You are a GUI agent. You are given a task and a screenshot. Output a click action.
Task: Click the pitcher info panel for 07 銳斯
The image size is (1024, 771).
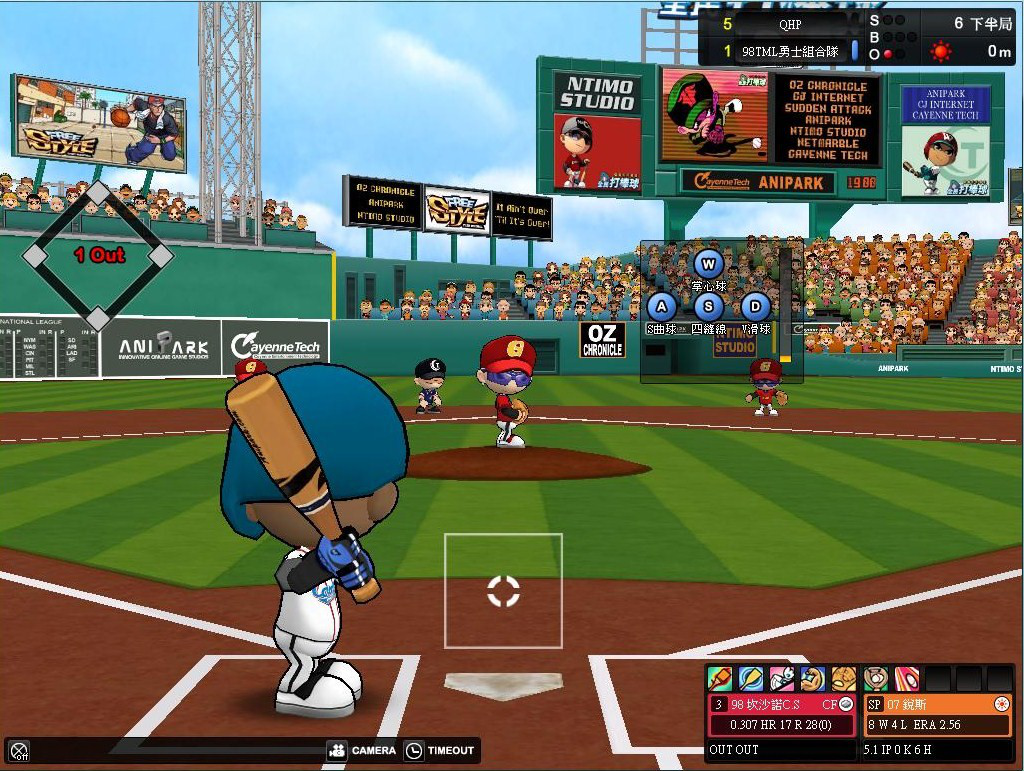pyautogui.click(x=937, y=714)
